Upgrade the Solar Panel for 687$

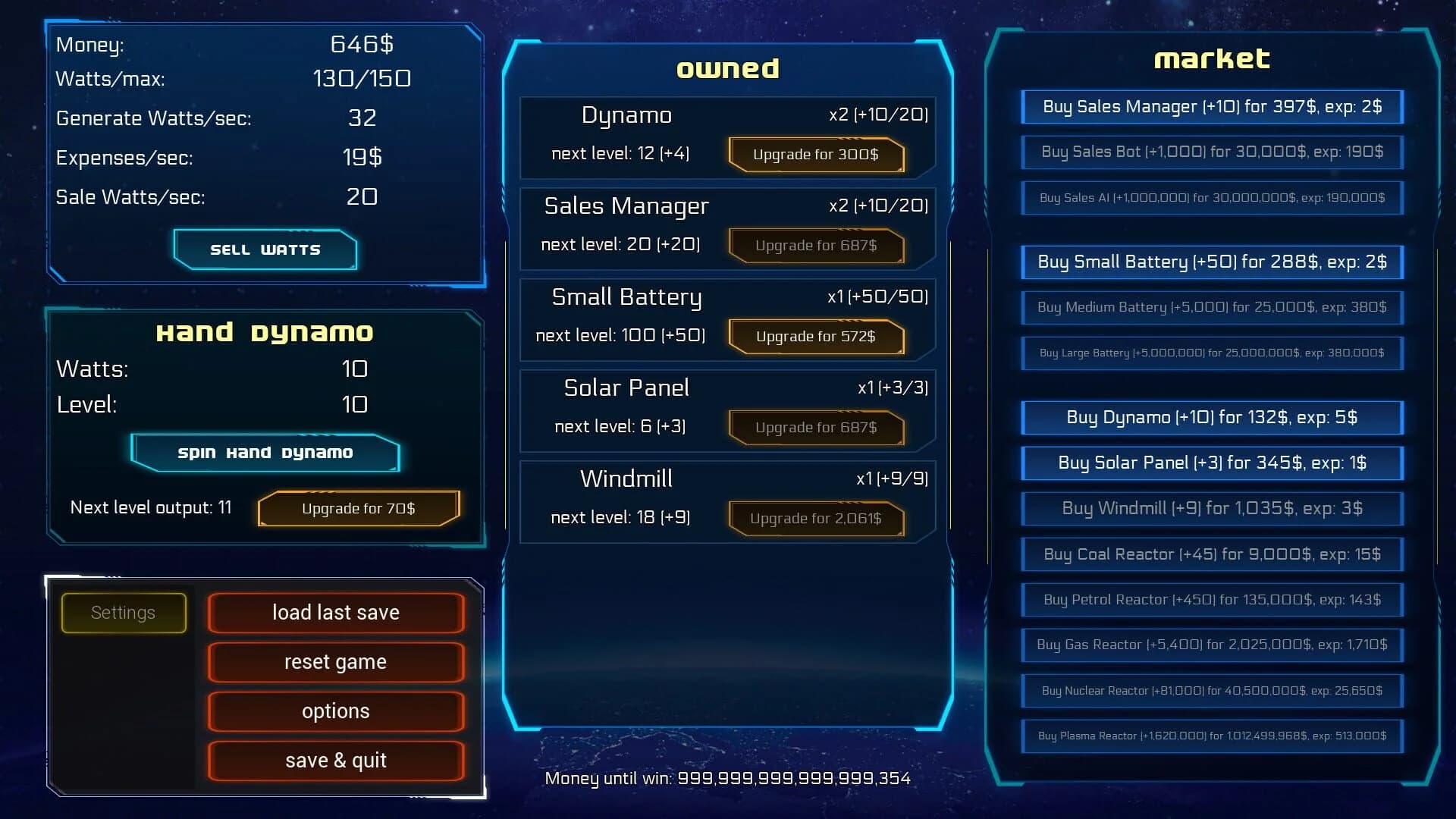coord(816,428)
